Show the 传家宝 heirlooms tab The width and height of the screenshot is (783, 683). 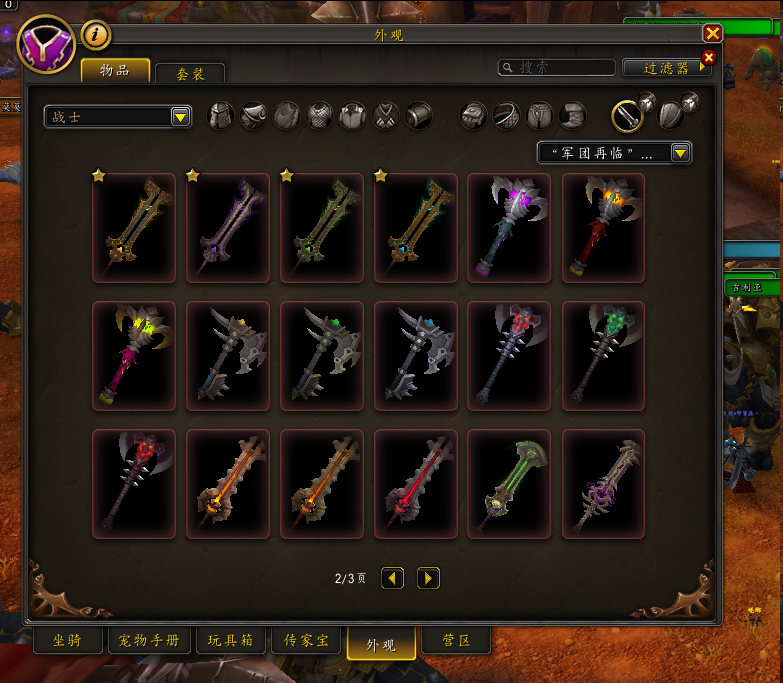pos(307,641)
